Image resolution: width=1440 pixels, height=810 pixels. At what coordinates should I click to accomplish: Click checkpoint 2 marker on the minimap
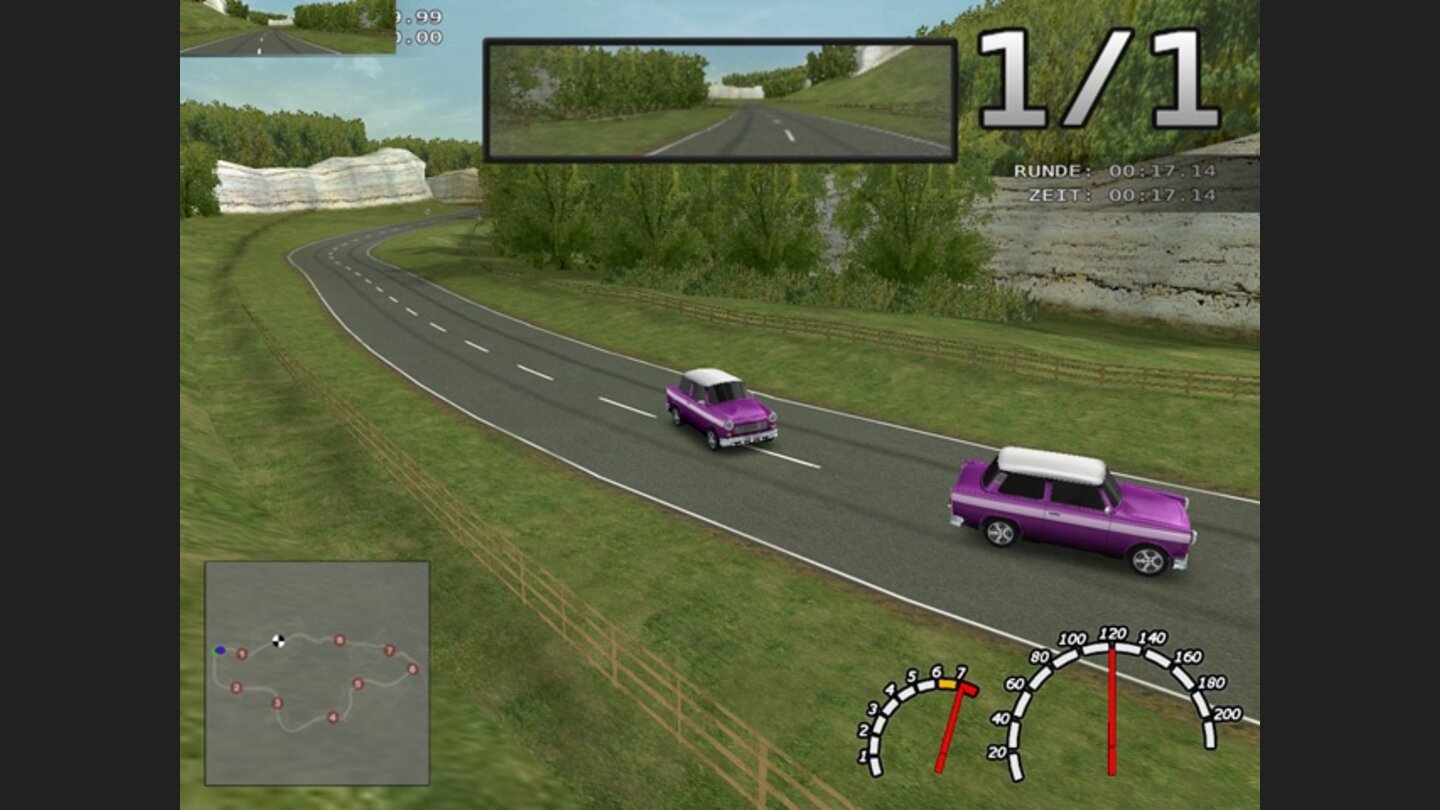236,688
